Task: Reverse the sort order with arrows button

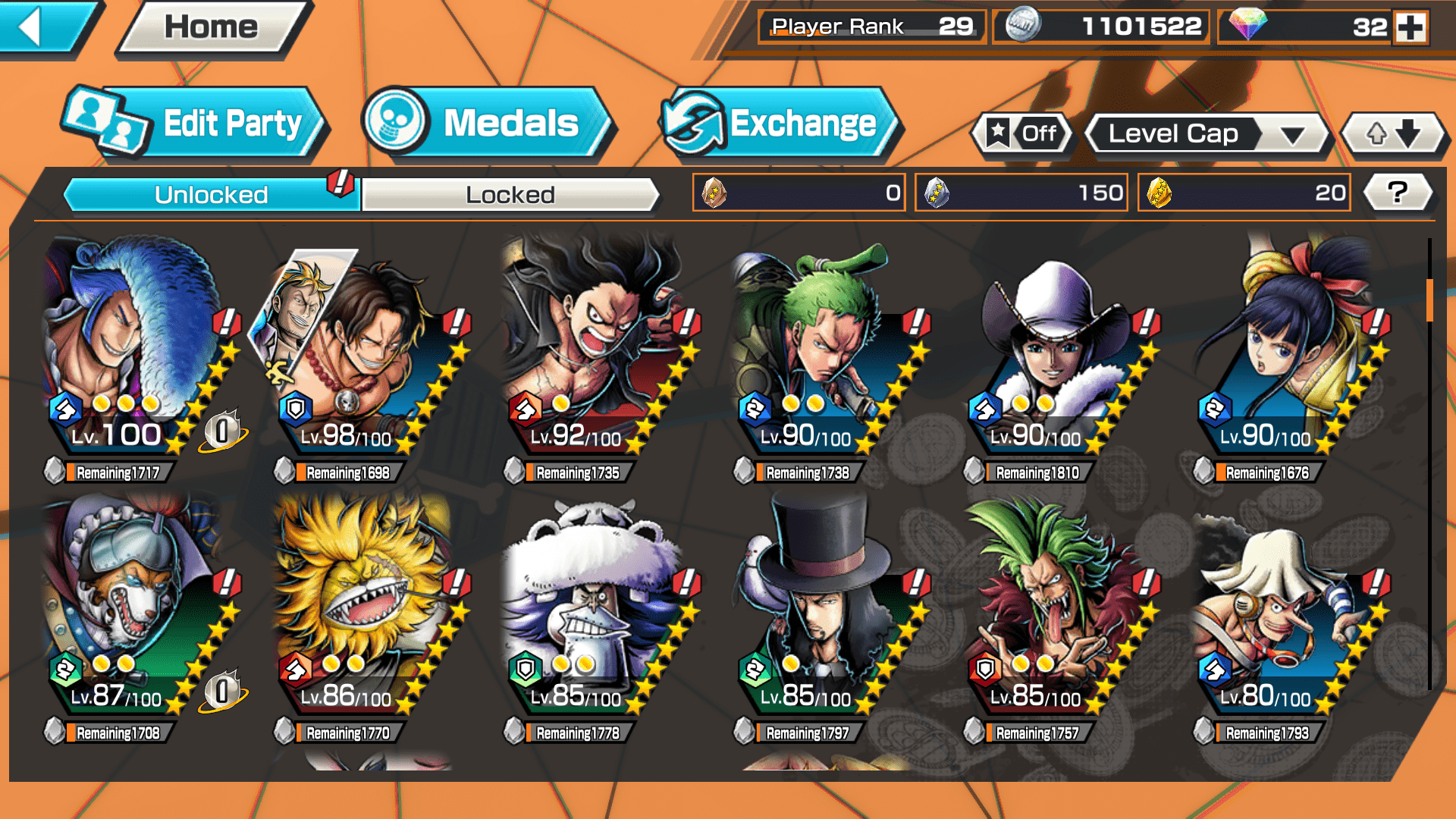Action: (x=1394, y=134)
